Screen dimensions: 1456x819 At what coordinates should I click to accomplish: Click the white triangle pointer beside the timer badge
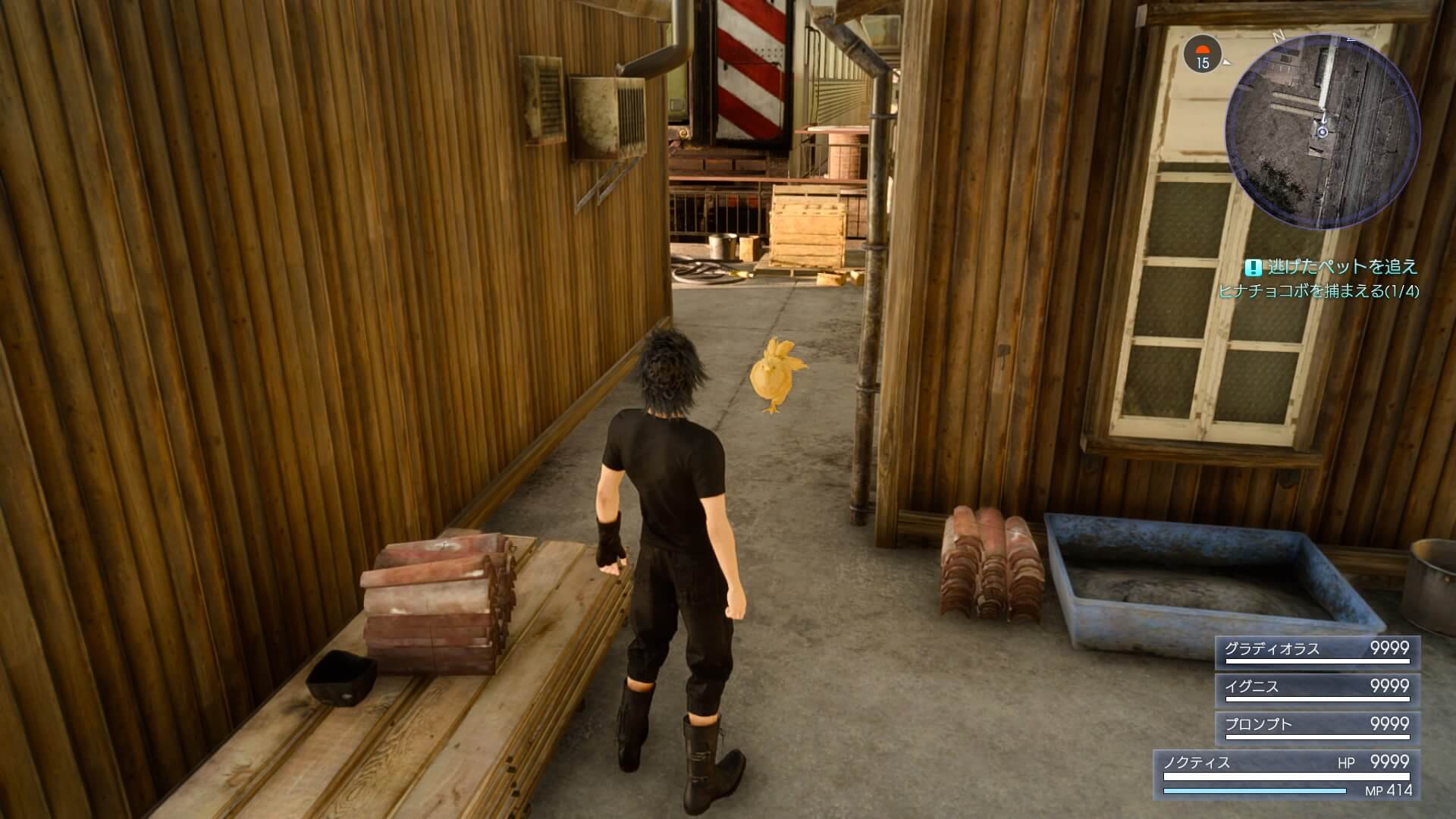point(1227,62)
